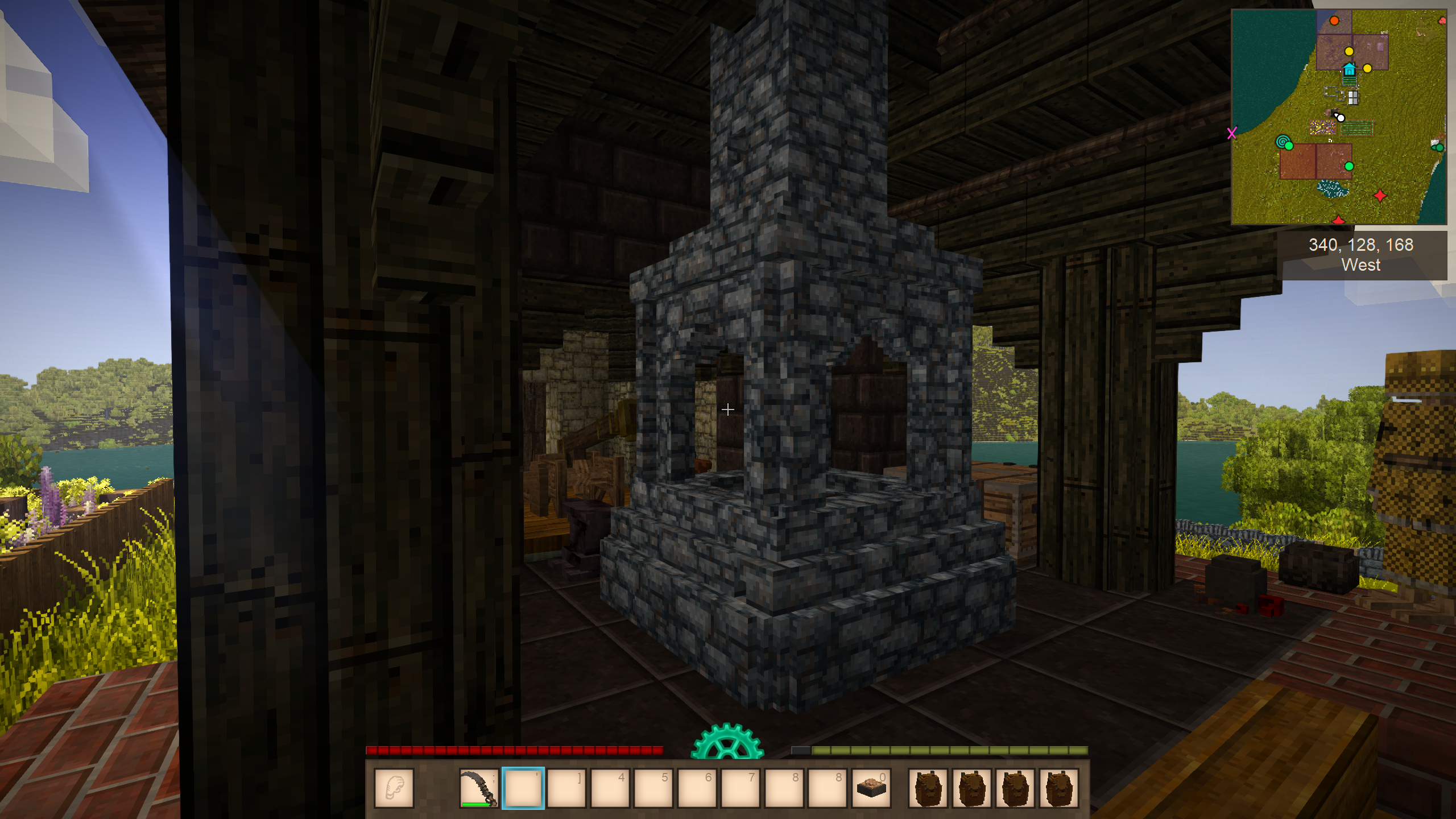Click the teal temporal gear icon

tap(727, 742)
